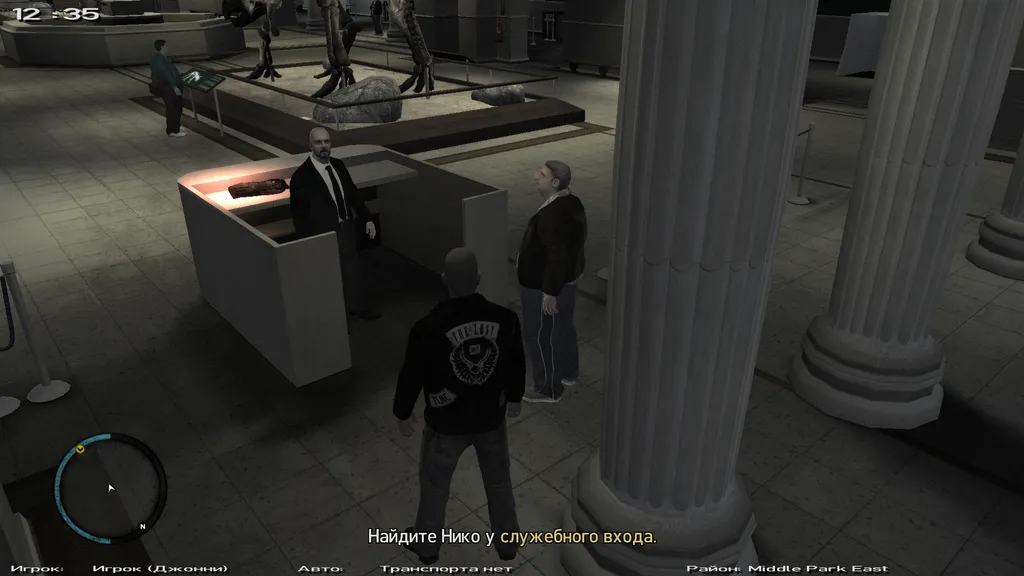Screen dimensions: 1024x576
Task: Select the yellow objective marker on the radar
Action: click(80, 449)
